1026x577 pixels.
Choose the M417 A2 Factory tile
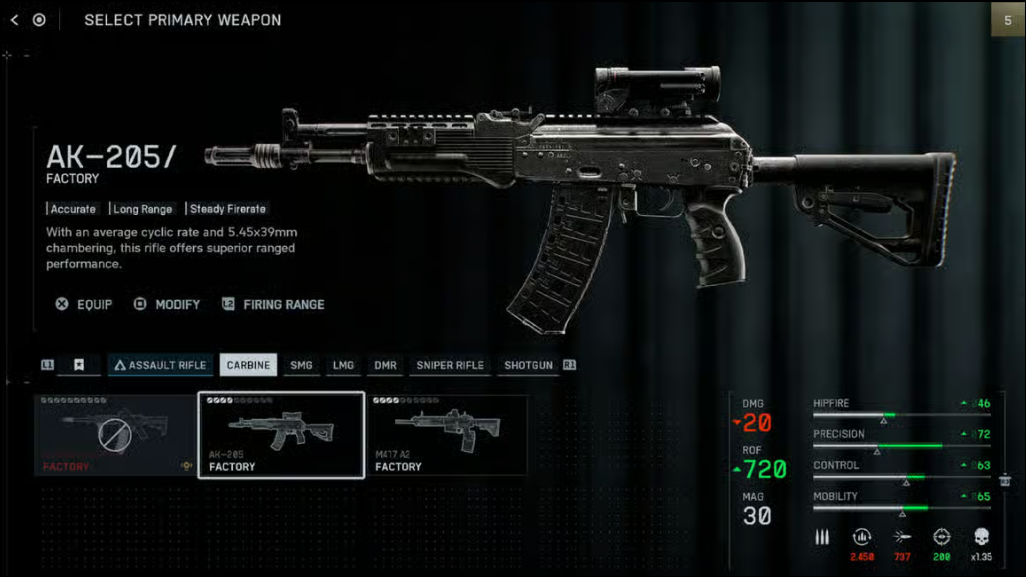(x=447, y=435)
